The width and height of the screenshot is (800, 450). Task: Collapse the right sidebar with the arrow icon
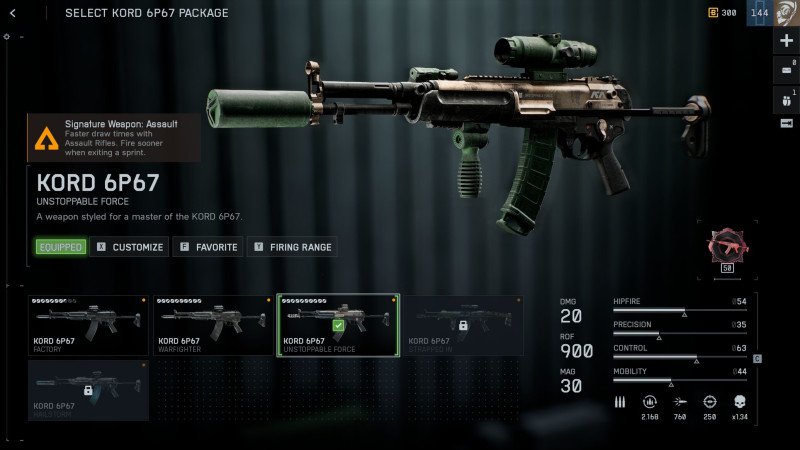tap(786, 123)
